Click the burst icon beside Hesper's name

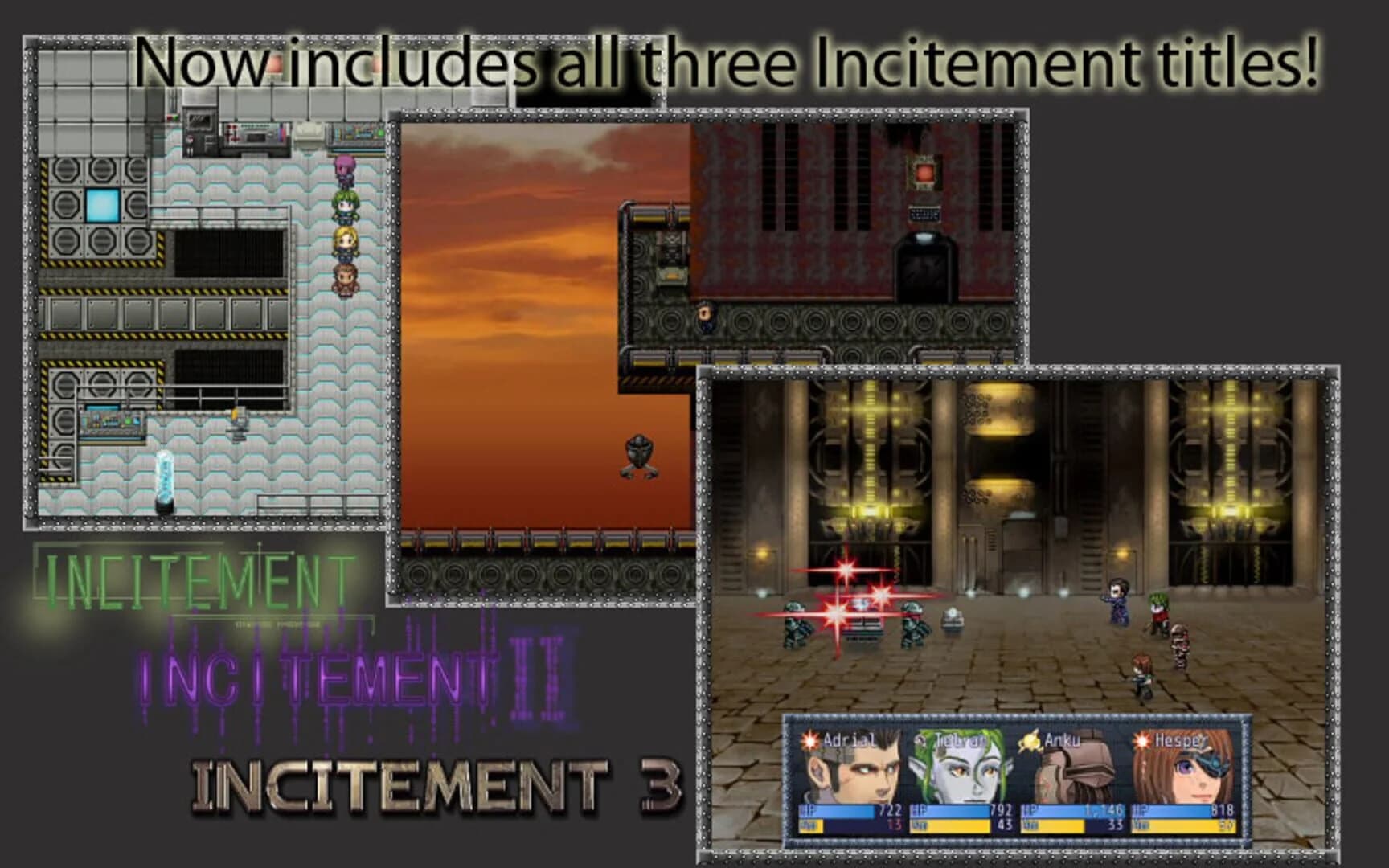pos(1141,740)
